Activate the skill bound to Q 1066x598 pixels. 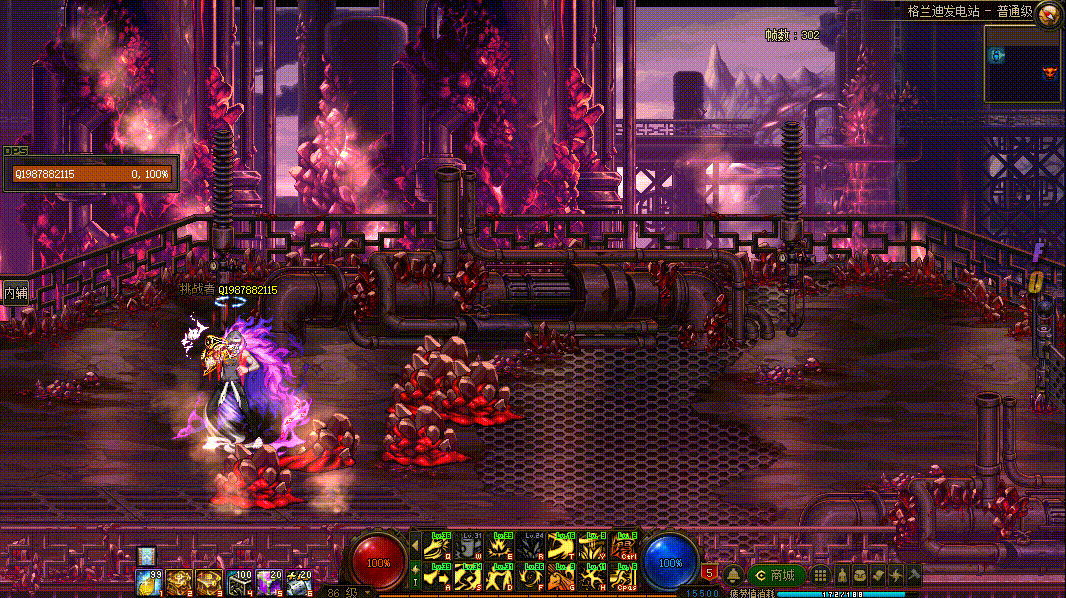(439, 546)
